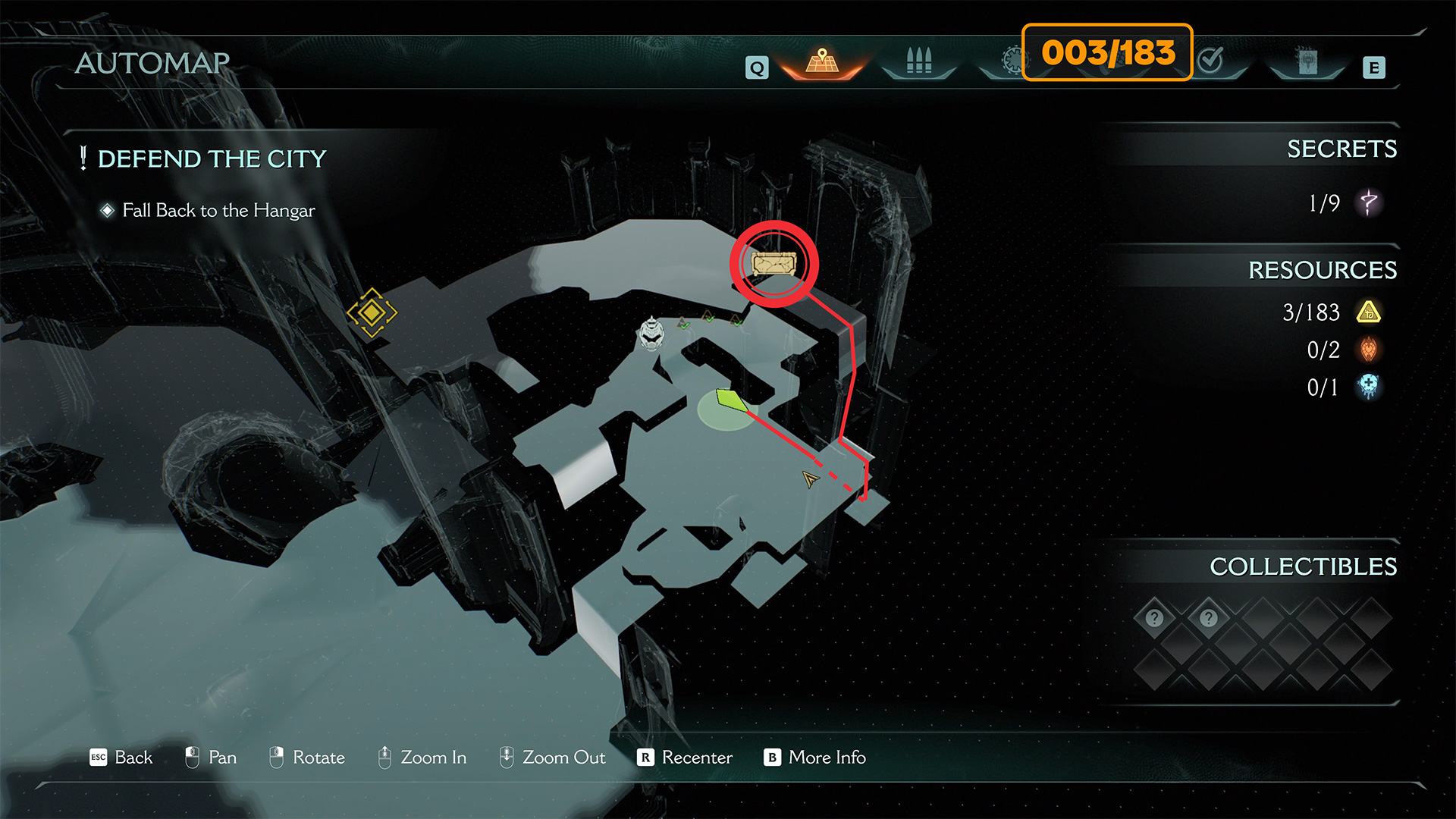Select the Fall Back to the Hangar objective
Image resolution: width=1456 pixels, height=819 pixels.
218,210
